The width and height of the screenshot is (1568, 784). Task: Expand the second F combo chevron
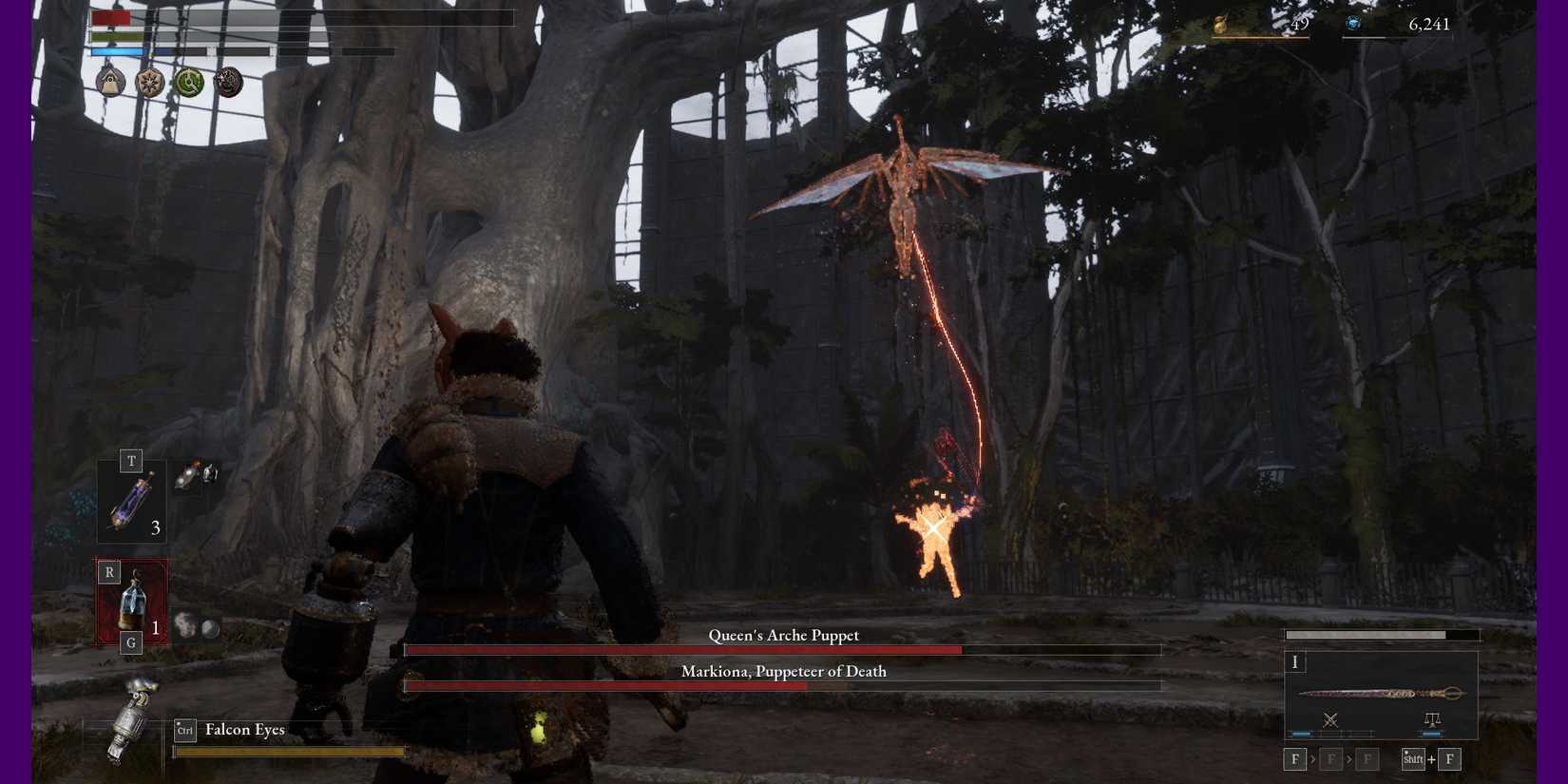1349,759
